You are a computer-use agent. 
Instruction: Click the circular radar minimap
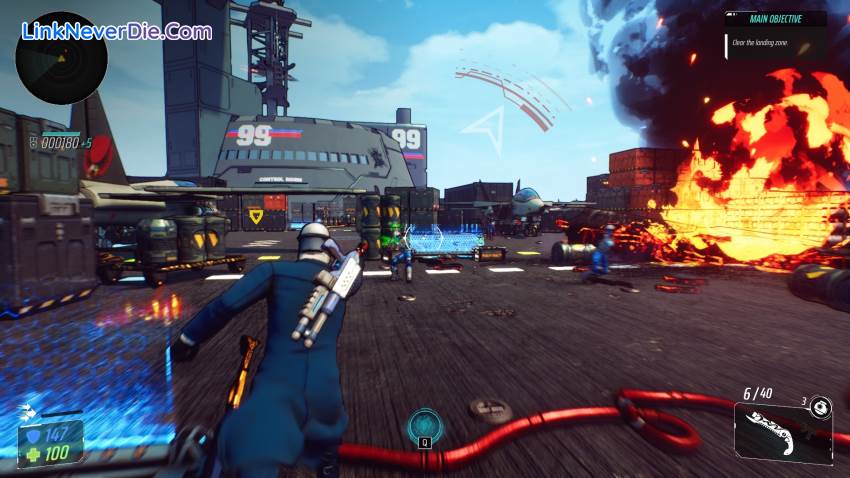coord(61,58)
